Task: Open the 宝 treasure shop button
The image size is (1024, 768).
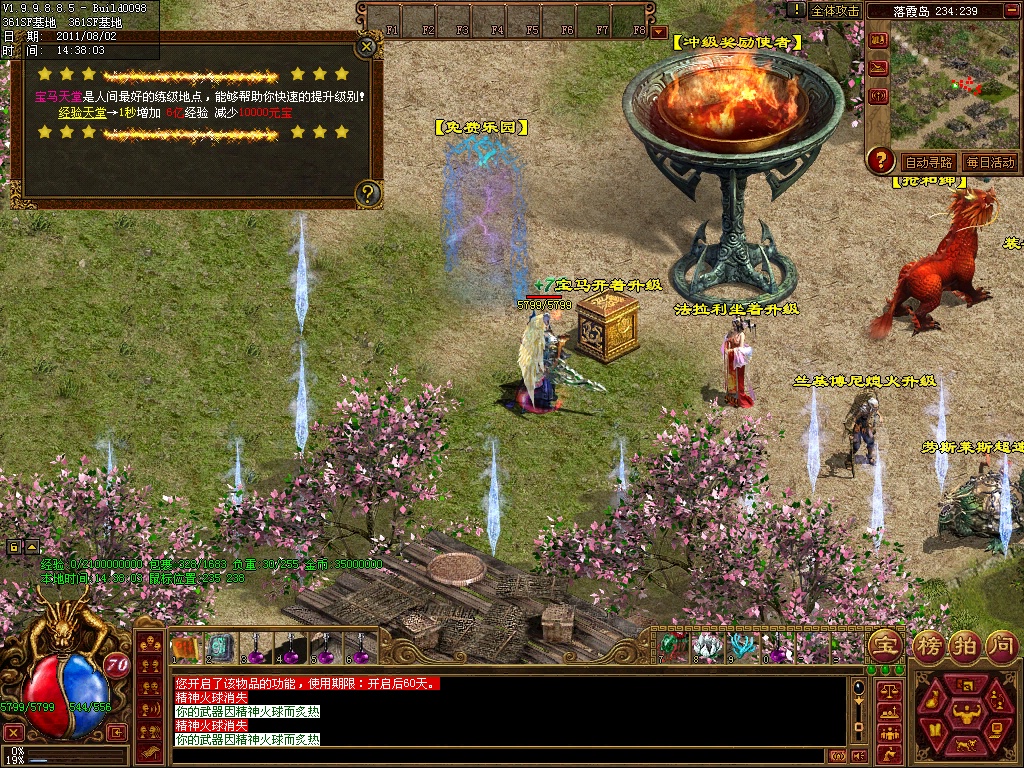Action: coord(884,644)
